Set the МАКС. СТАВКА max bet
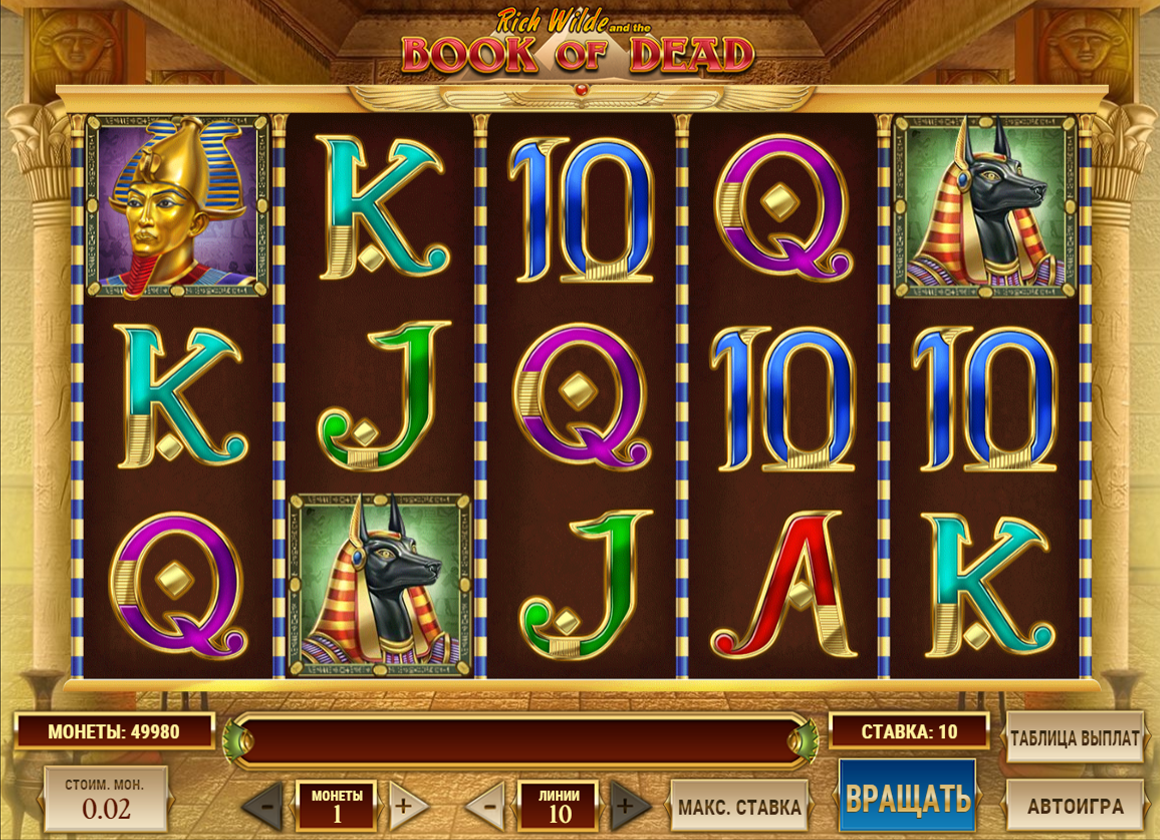Viewport: 1160px width, 840px height. click(739, 805)
